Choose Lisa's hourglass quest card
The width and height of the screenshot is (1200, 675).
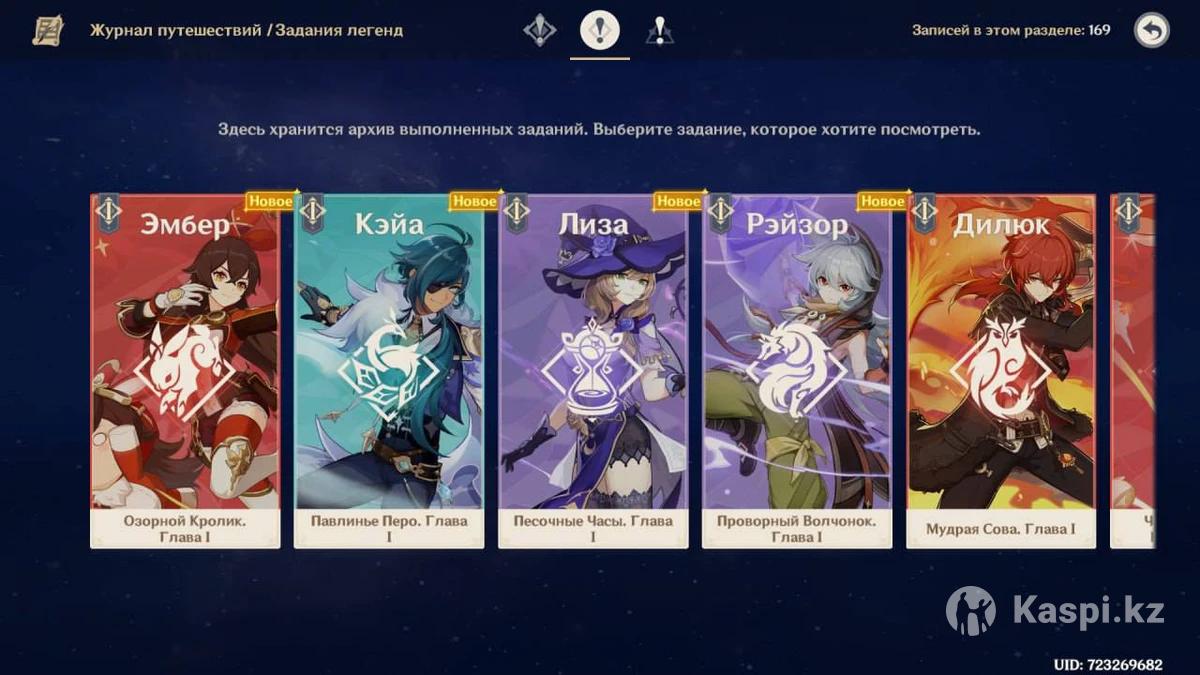click(593, 370)
